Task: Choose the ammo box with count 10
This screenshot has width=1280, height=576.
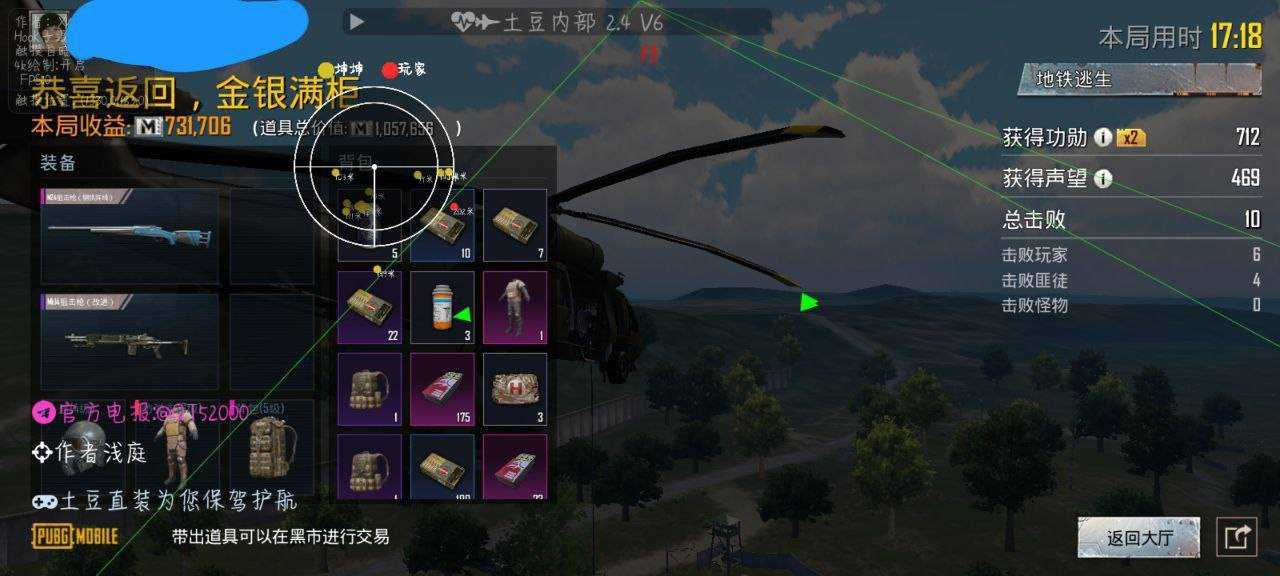Action: point(442,226)
